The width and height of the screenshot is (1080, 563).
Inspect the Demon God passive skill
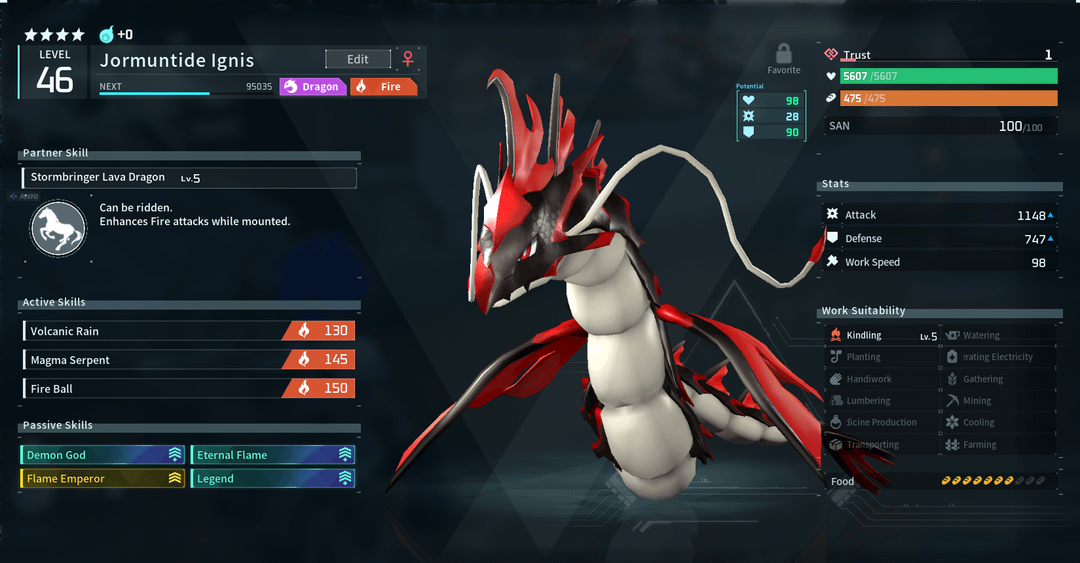[103, 455]
